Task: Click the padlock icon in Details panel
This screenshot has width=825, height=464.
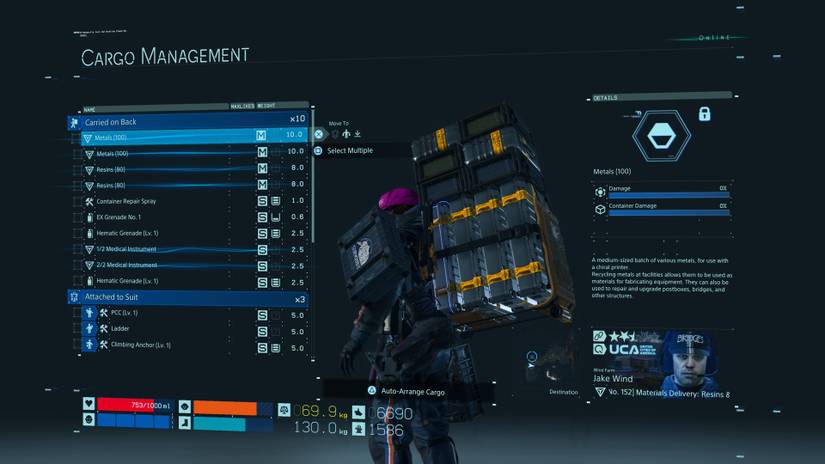Action: point(704,115)
